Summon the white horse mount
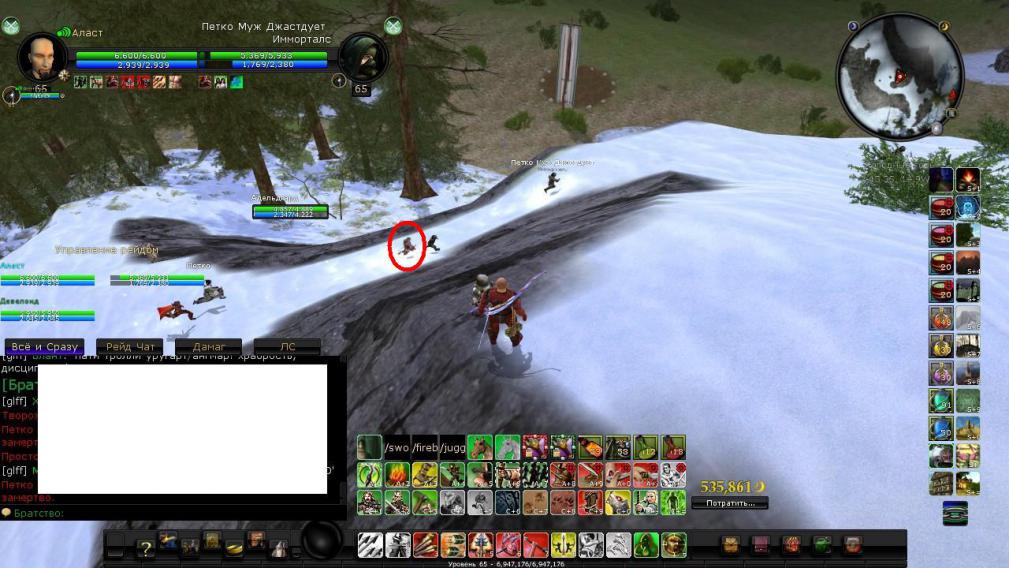 508,447
